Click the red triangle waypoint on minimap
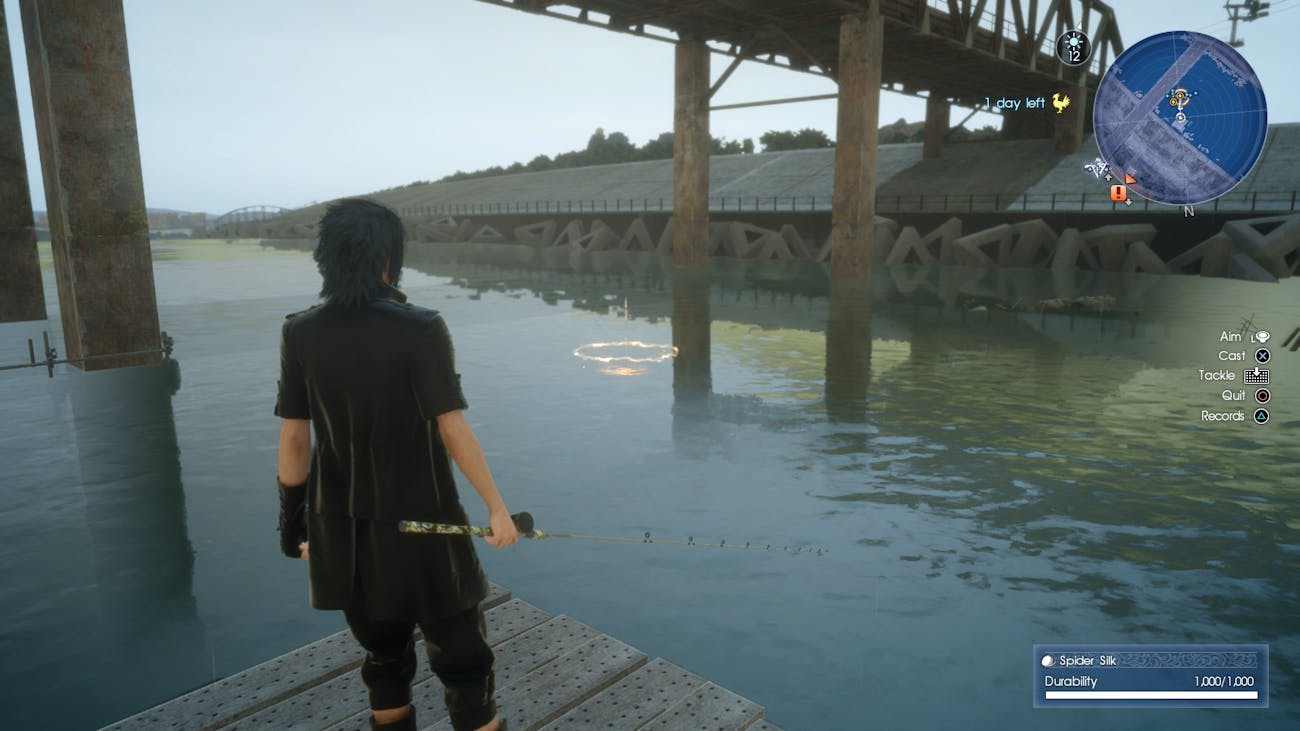The height and width of the screenshot is (731, 1300). [1129, 179]
